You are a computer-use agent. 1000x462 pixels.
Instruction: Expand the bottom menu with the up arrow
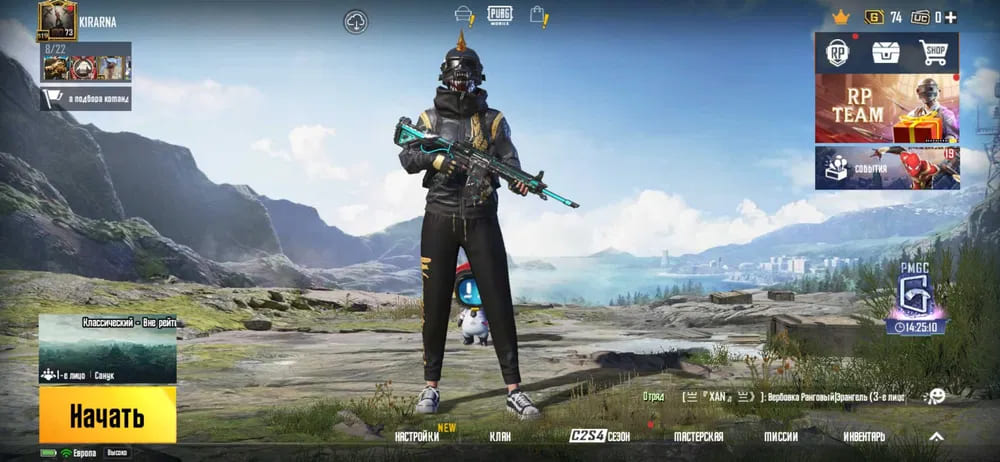pos(936,437)
